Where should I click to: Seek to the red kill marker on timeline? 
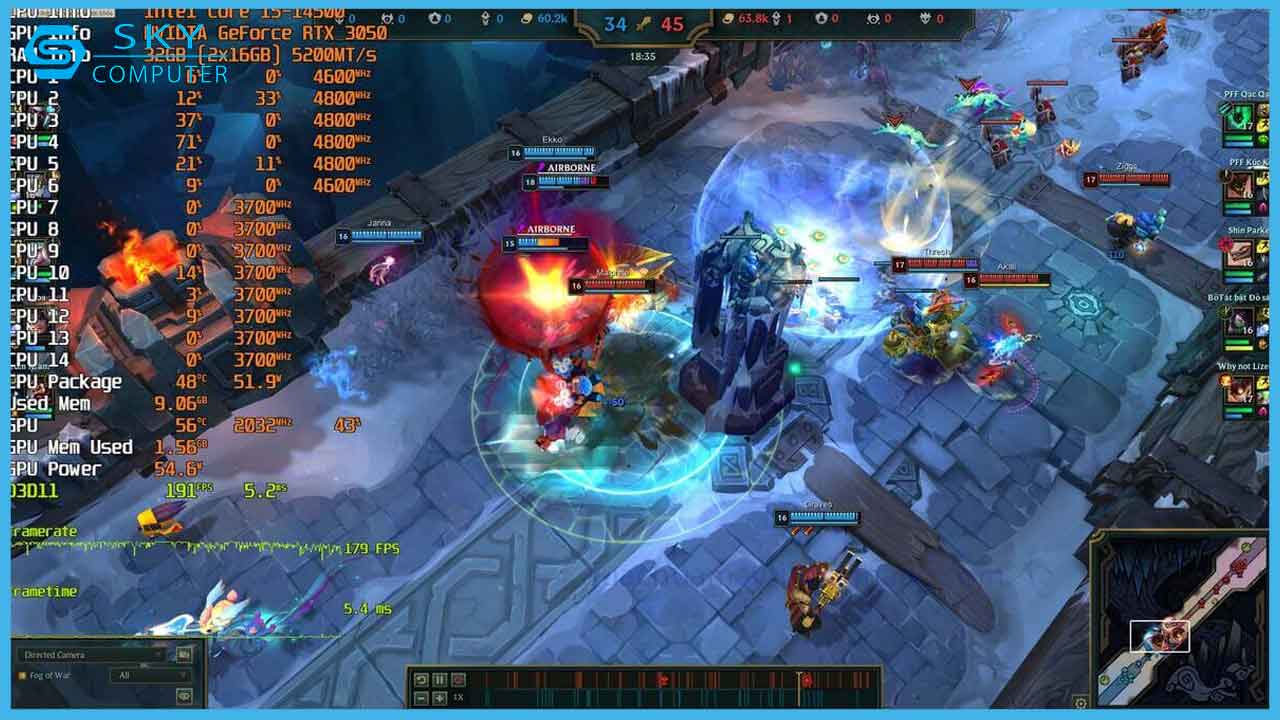point(661,680)
